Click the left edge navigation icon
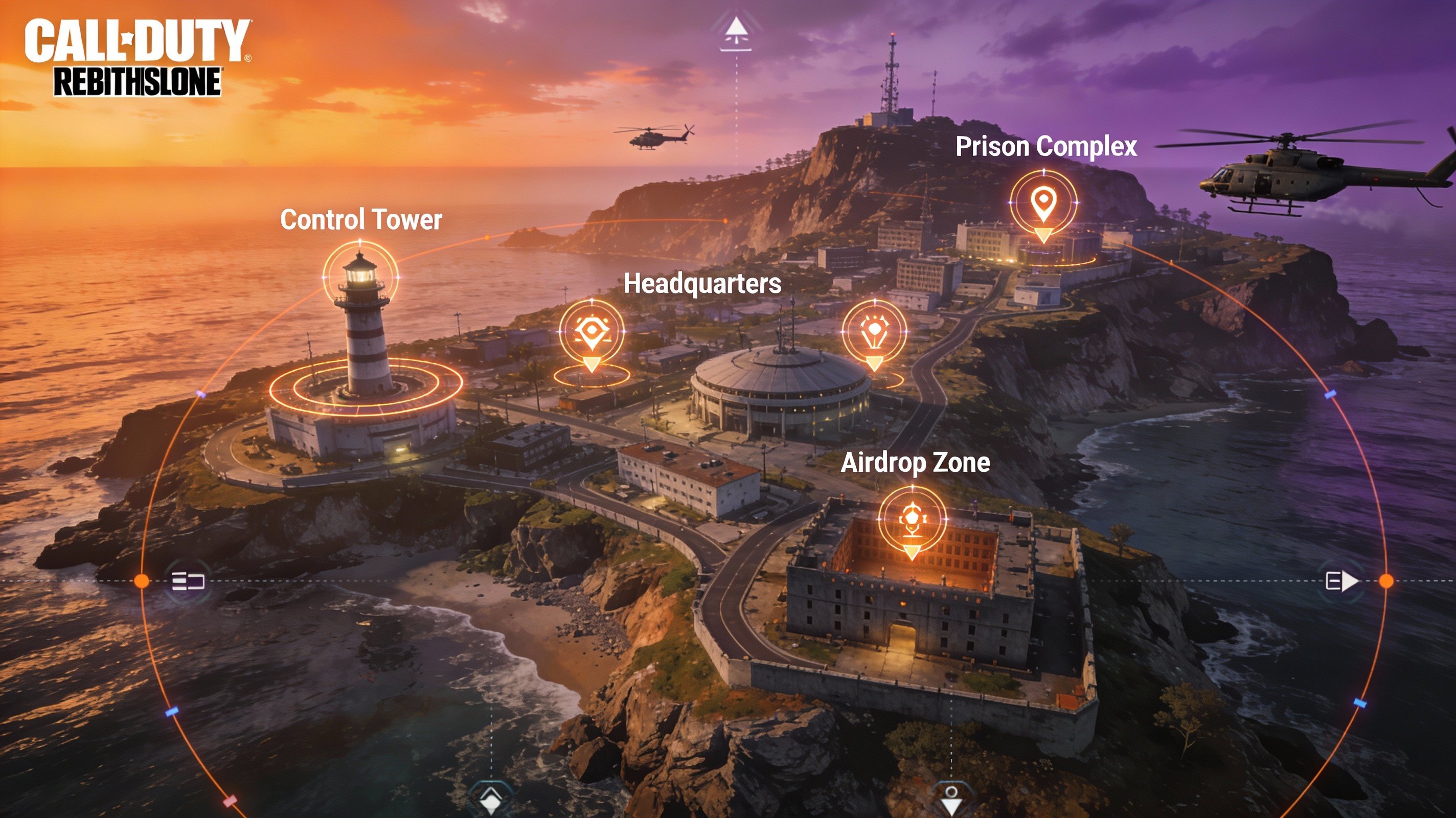Screen dimensions: 1456x818 click(188, 581)
